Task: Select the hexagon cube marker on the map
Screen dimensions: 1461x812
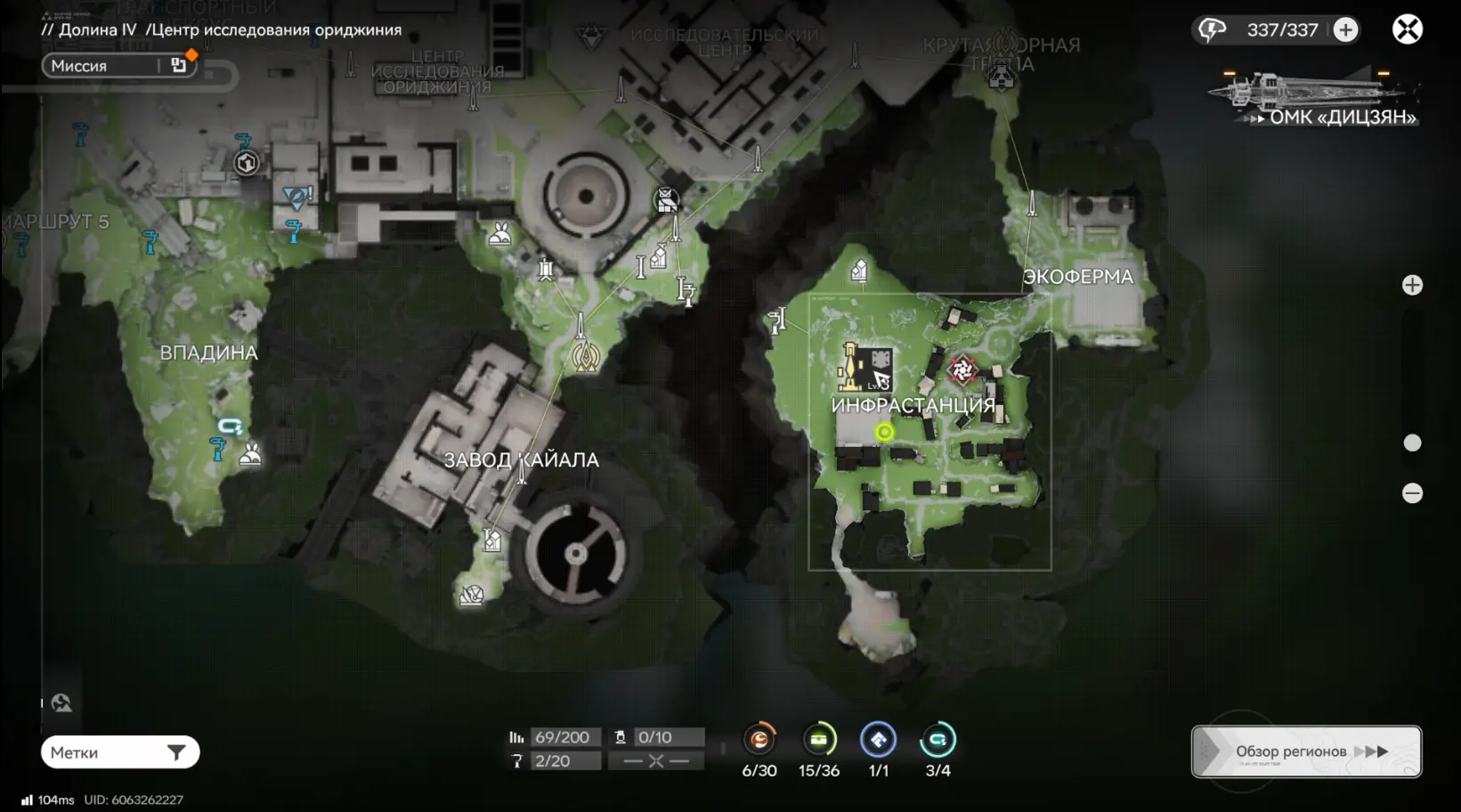Action: pyautogui.click(x=247, y=163)
